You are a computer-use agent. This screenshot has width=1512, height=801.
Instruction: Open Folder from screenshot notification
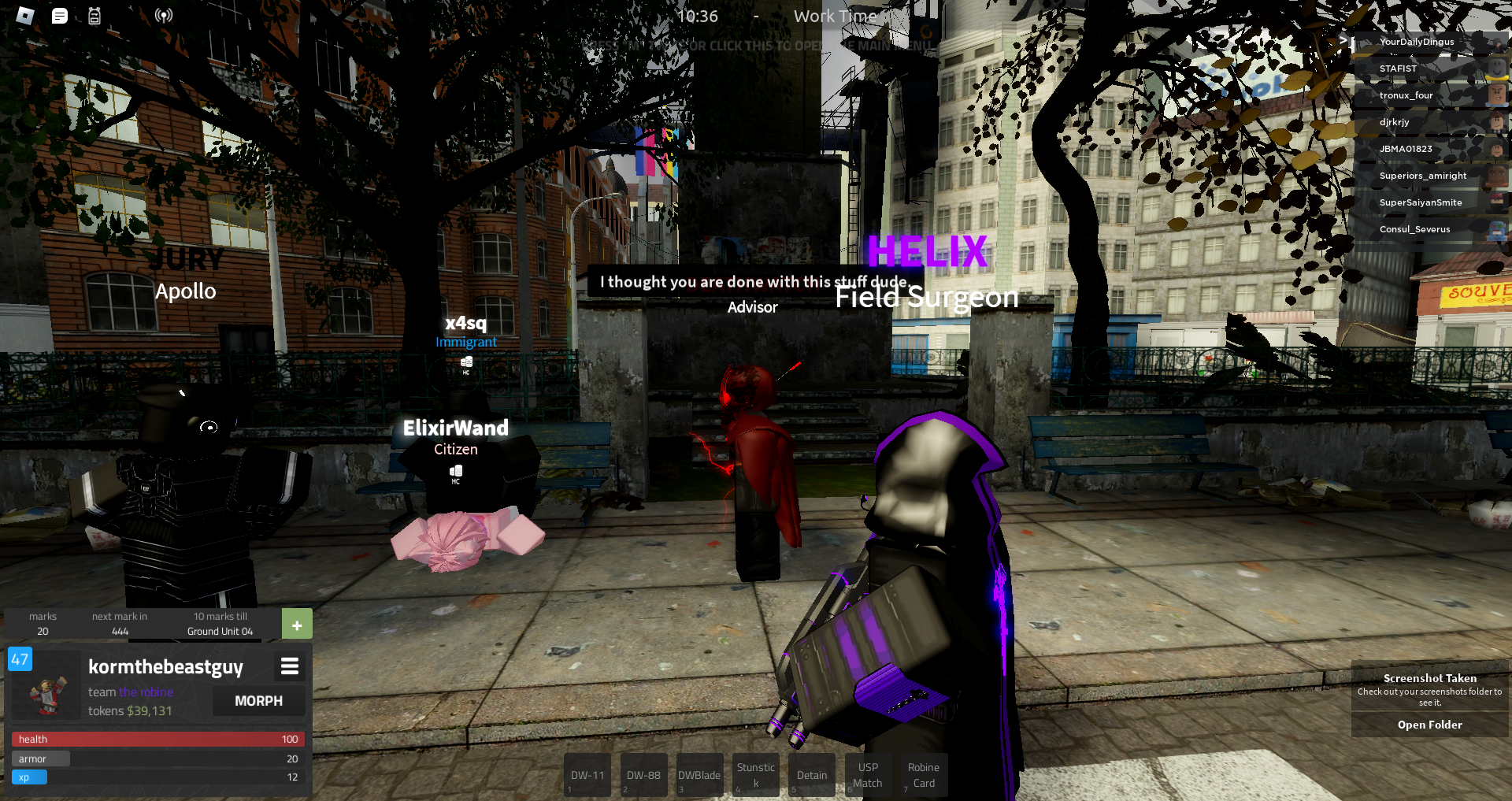pos(1429,725)
